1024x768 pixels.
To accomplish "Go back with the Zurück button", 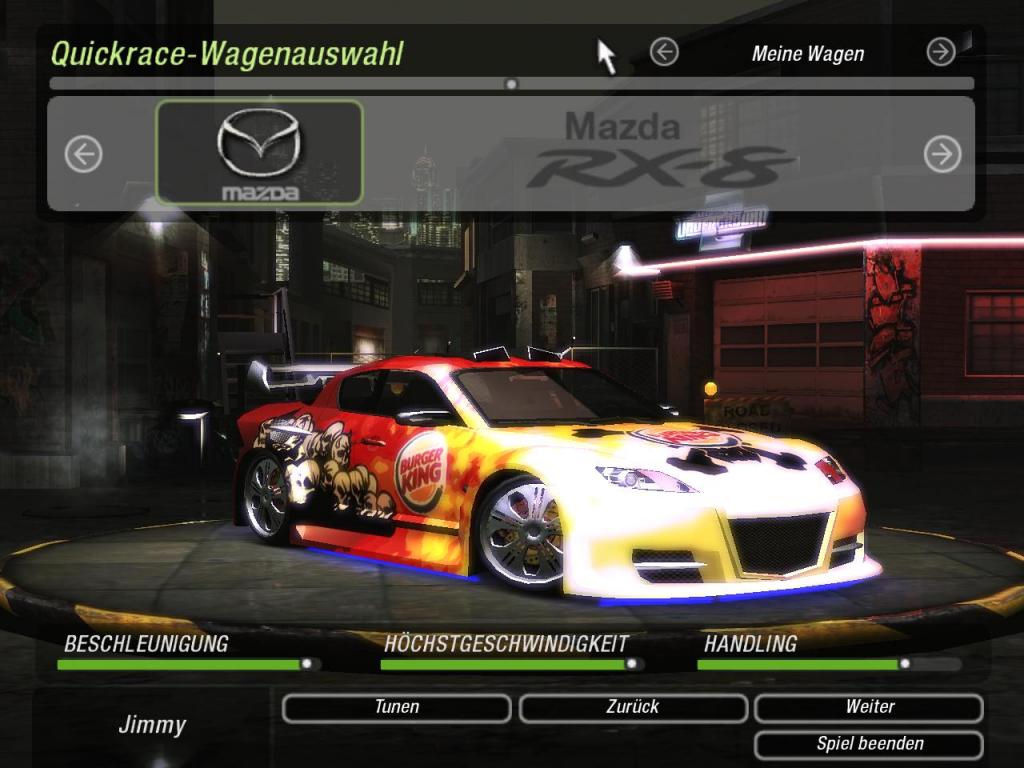I will click(x=633, y=708).
